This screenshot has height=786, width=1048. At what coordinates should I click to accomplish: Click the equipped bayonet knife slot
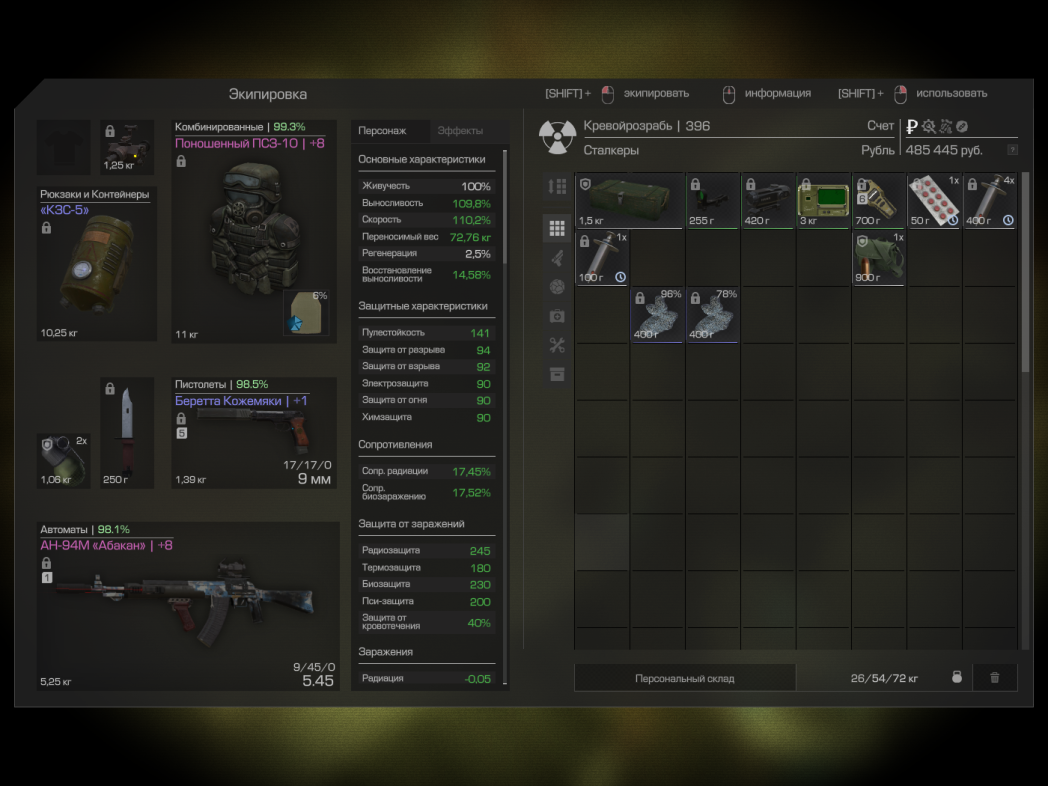(x=128, y=432)
